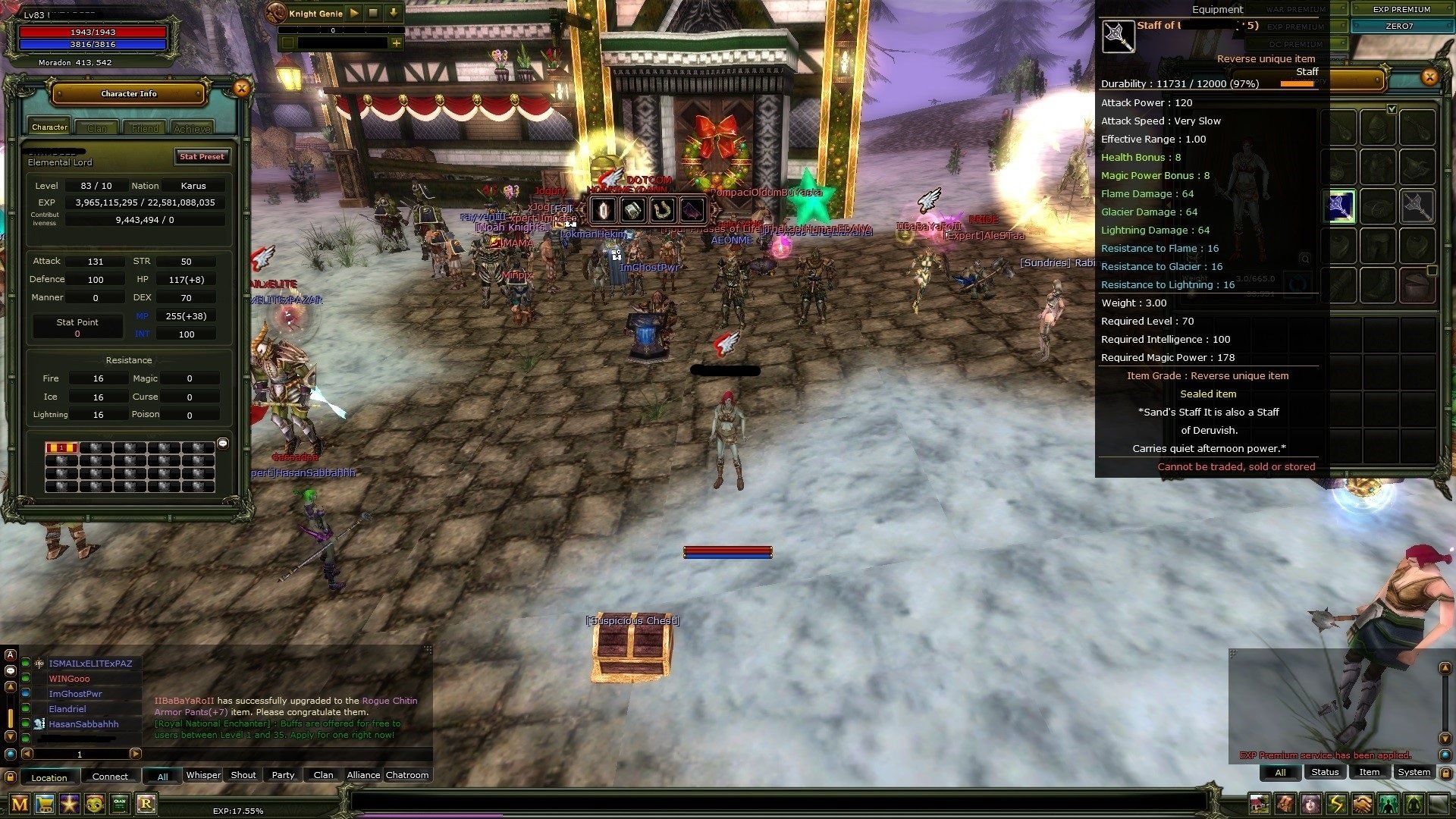Collapse the Knight Genie panel with the down arrow

393,13
